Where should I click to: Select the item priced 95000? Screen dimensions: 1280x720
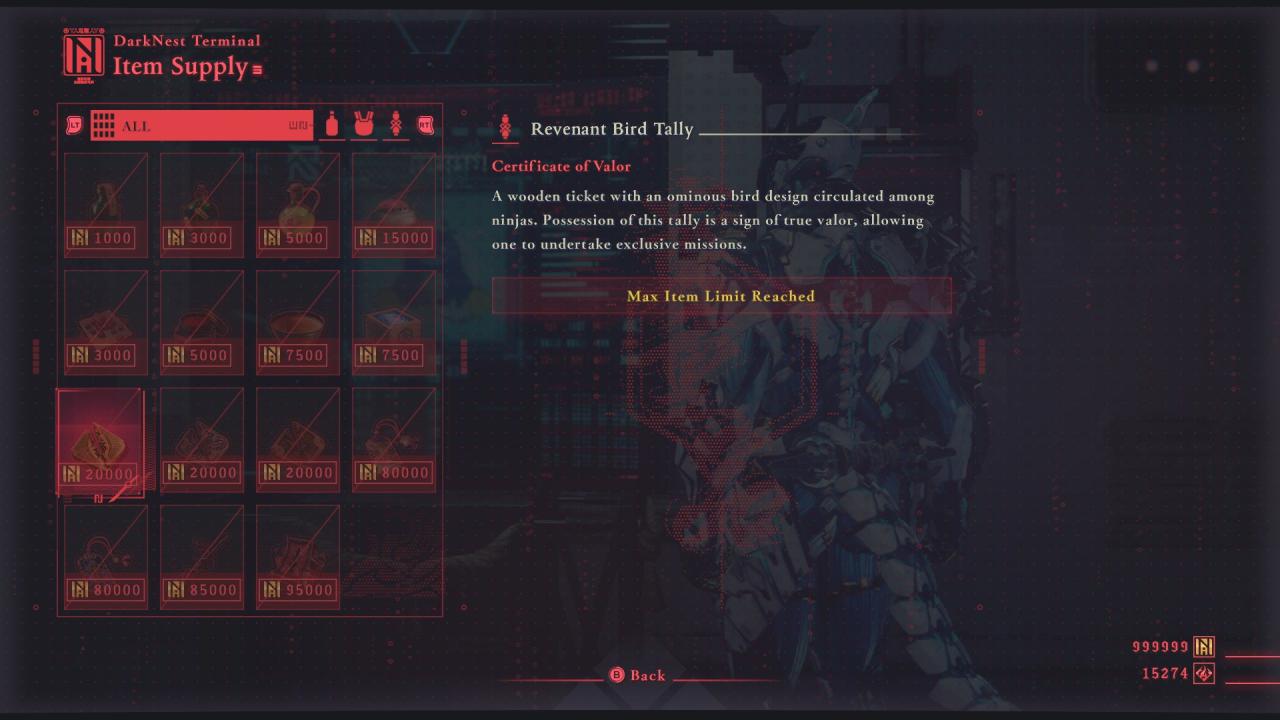pyautogui.click(x=298, y=557)
